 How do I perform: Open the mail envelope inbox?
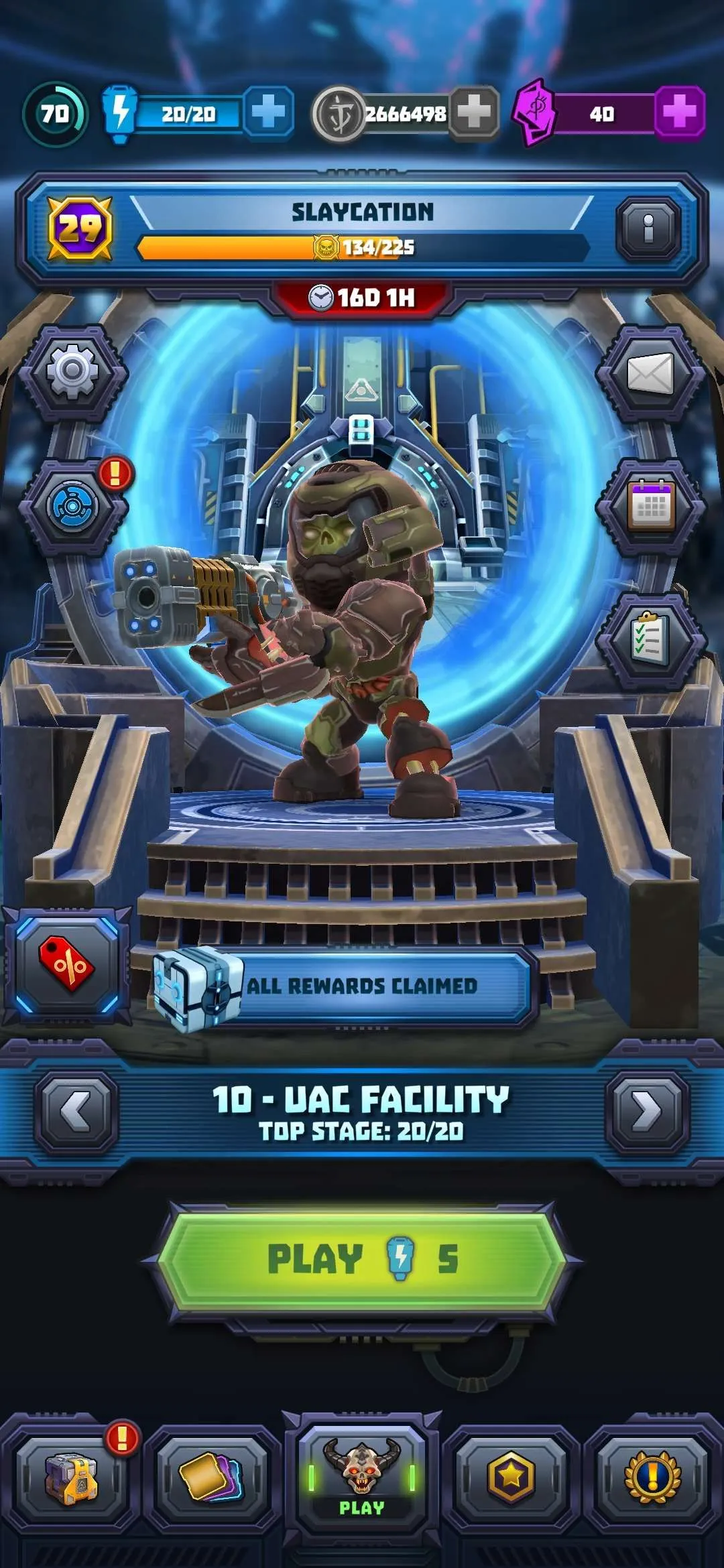(x=649, y=373)
